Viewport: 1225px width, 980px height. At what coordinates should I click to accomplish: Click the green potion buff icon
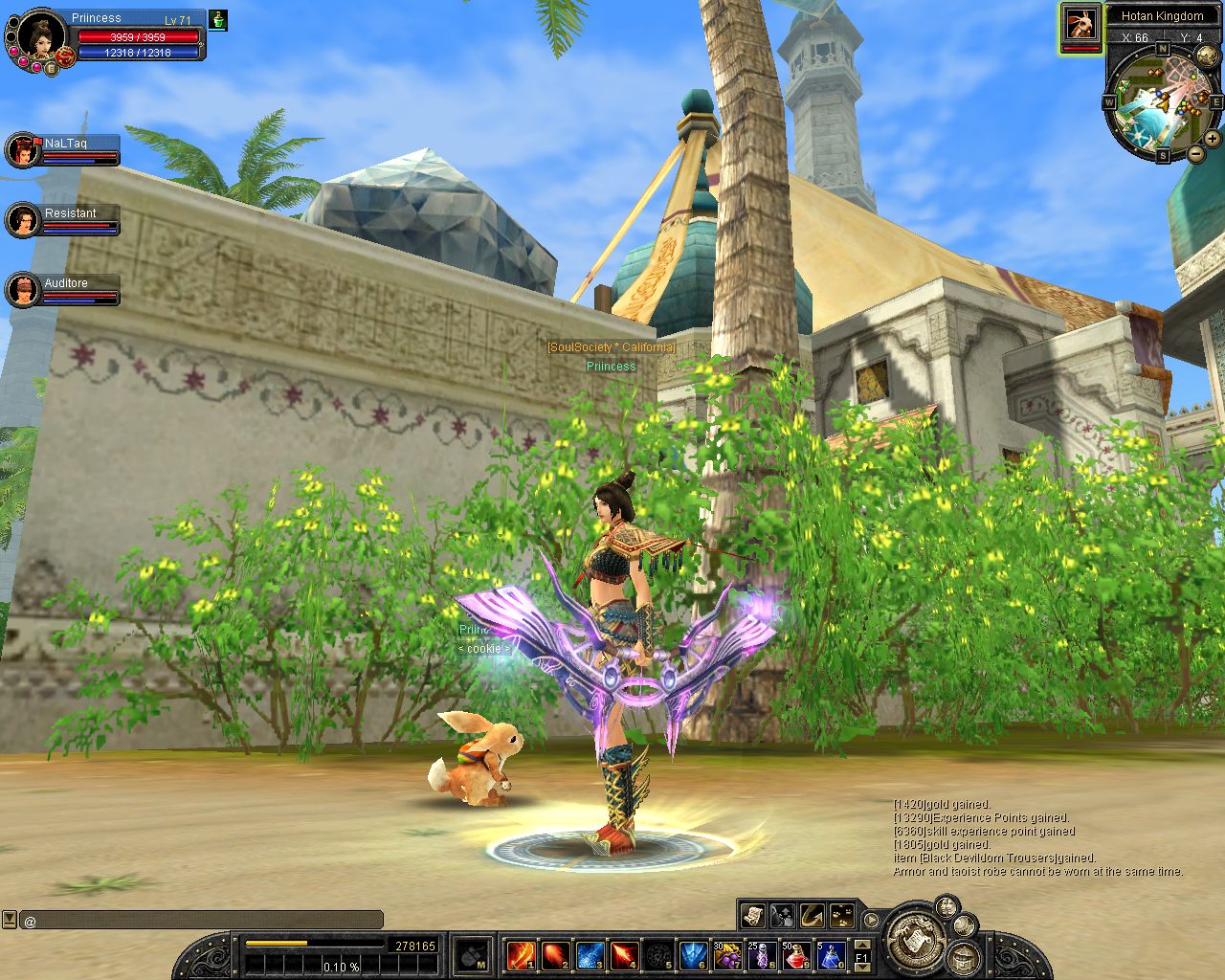[x=218, y=20]
